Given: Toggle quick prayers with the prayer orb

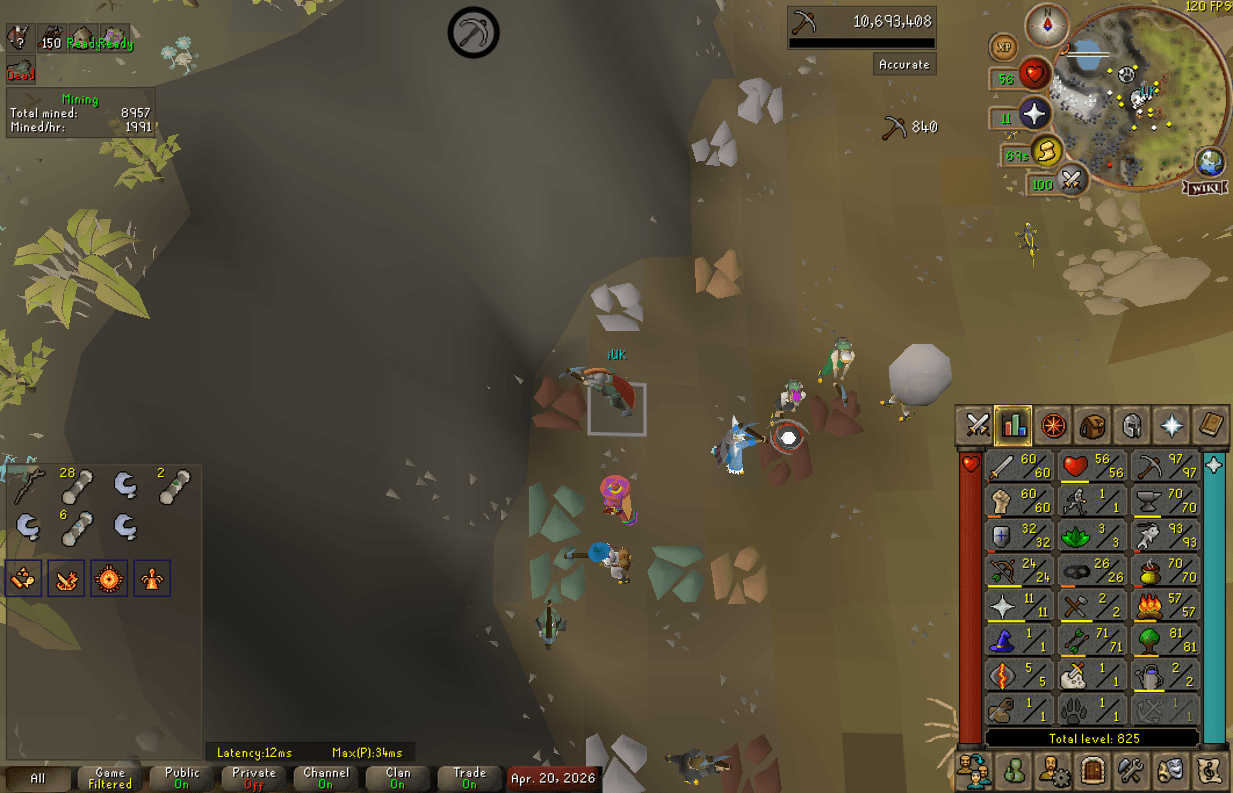Looking at the screenshot, I should [x=1033, y=114].
